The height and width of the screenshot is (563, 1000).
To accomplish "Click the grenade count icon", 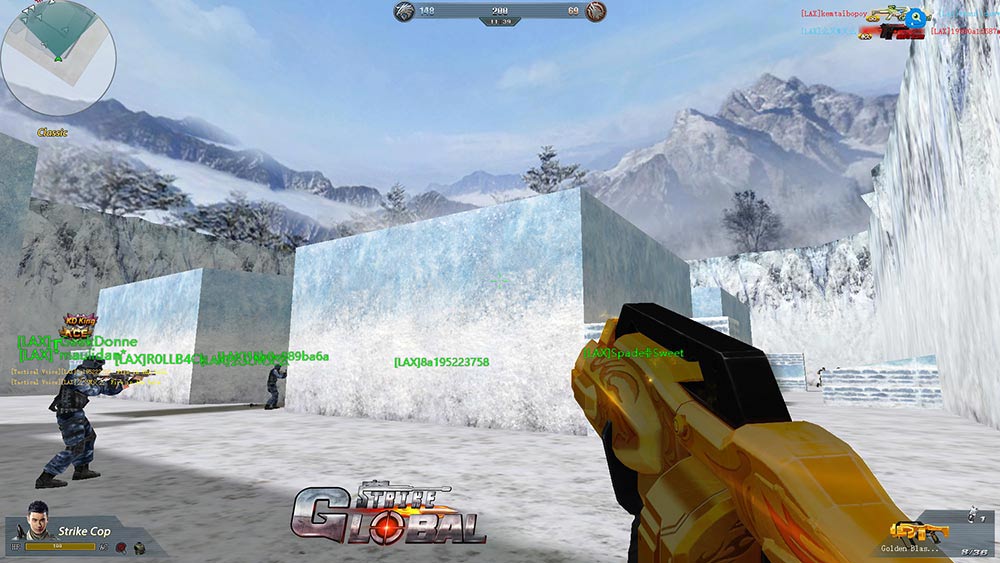I will (x=973, y=517).
